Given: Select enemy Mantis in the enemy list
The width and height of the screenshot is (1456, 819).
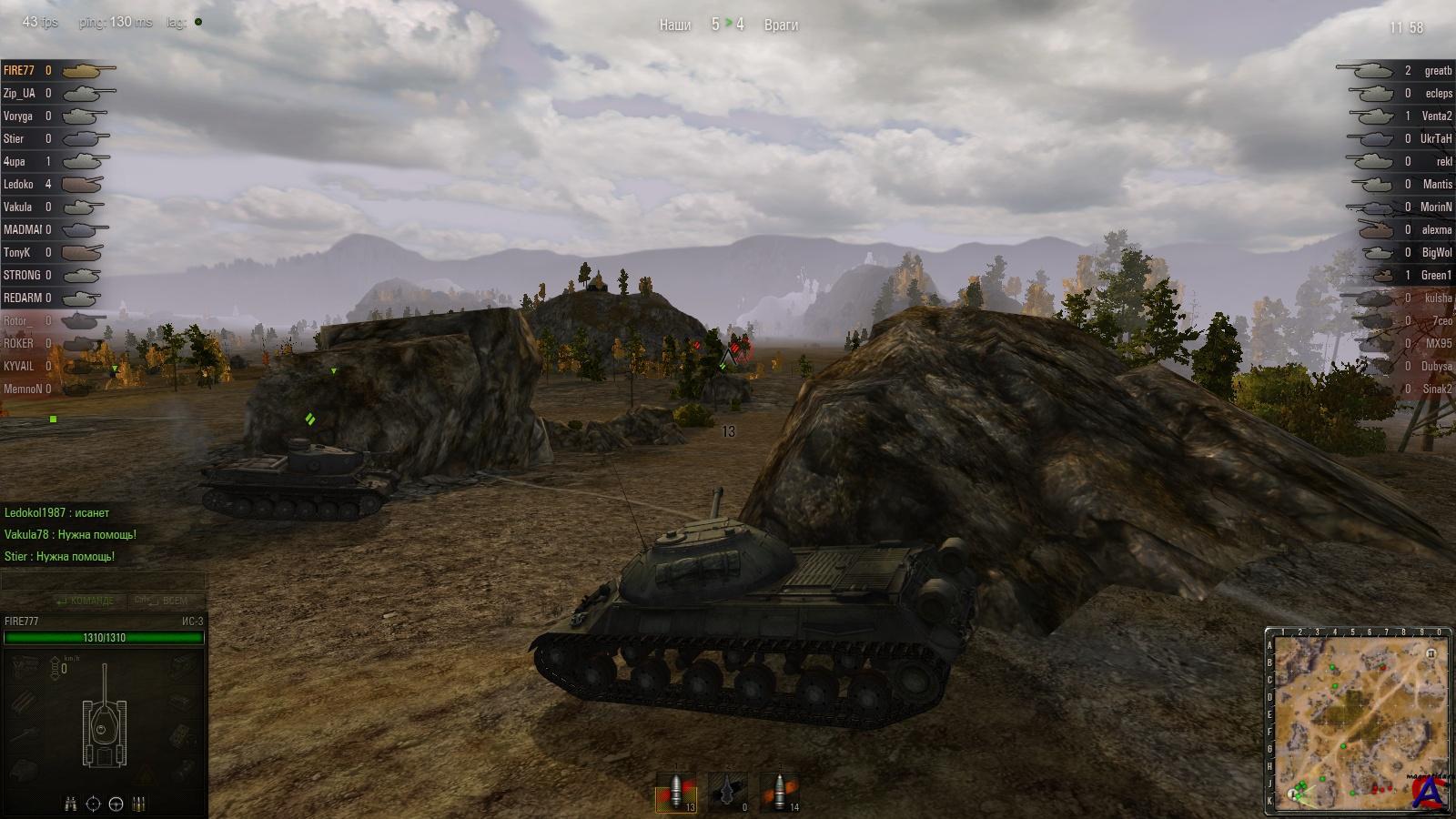Looking at the screenshot, I should pyautogui.click(x=1438, y=184).
